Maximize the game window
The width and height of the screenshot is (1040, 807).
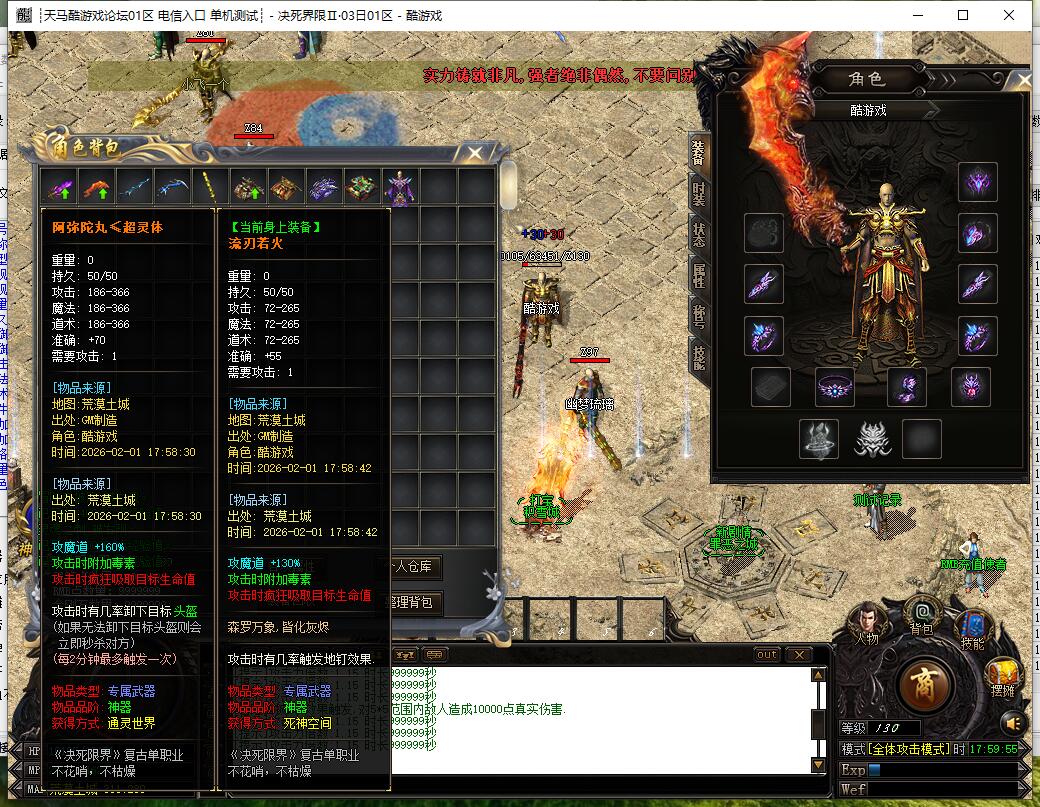tap(963, 15)
